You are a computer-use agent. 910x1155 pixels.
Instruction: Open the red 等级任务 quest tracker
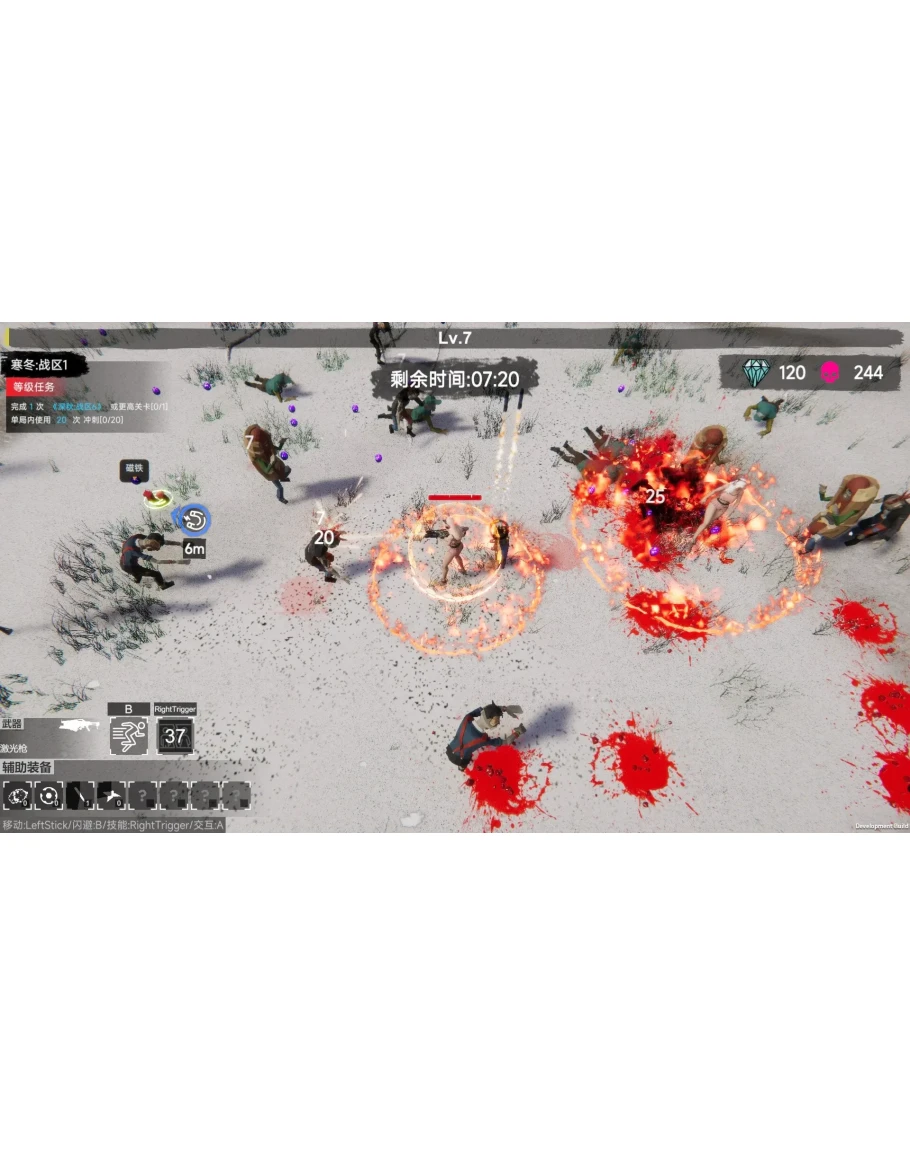[34, 387]
